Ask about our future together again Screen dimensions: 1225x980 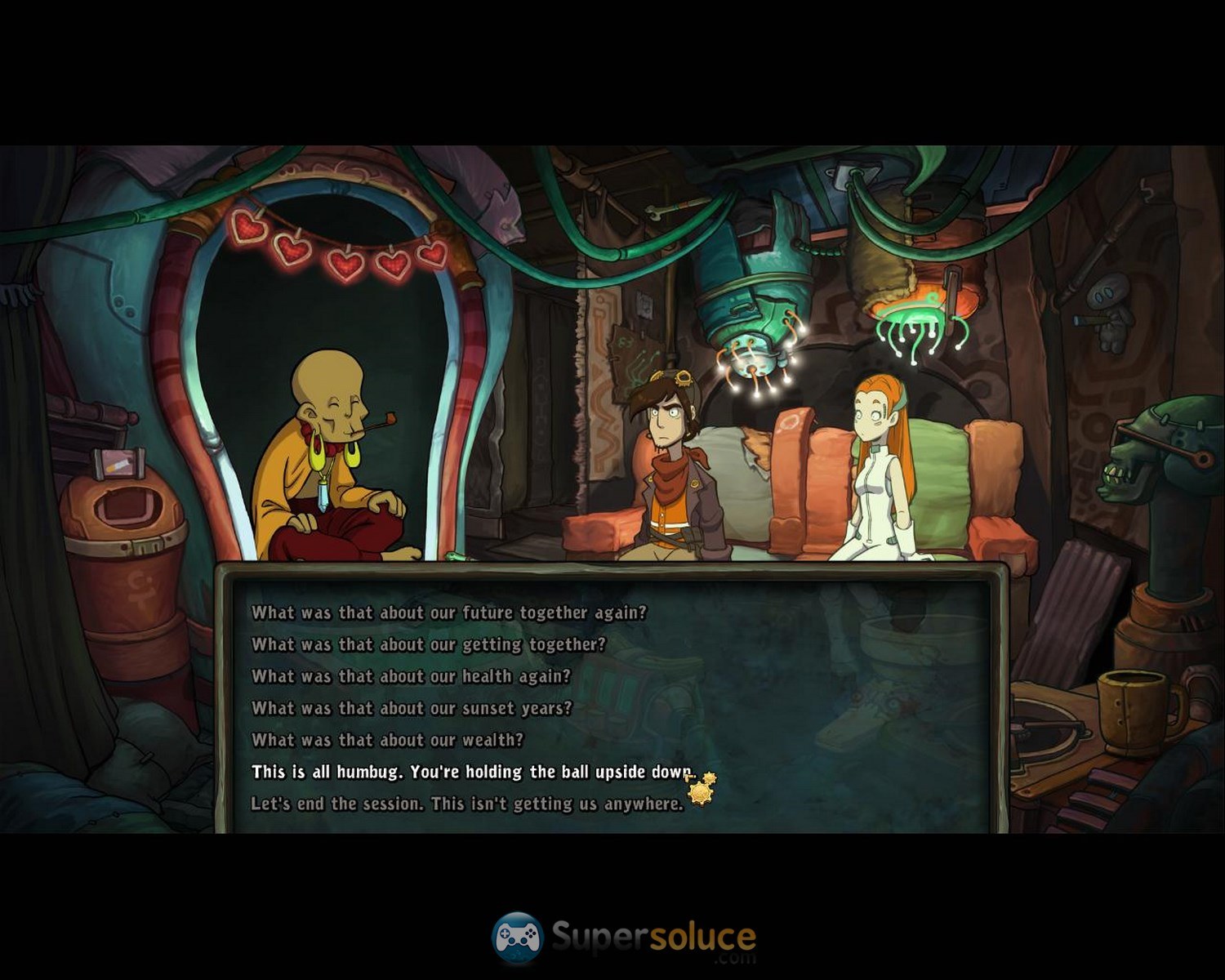(448, 612)
